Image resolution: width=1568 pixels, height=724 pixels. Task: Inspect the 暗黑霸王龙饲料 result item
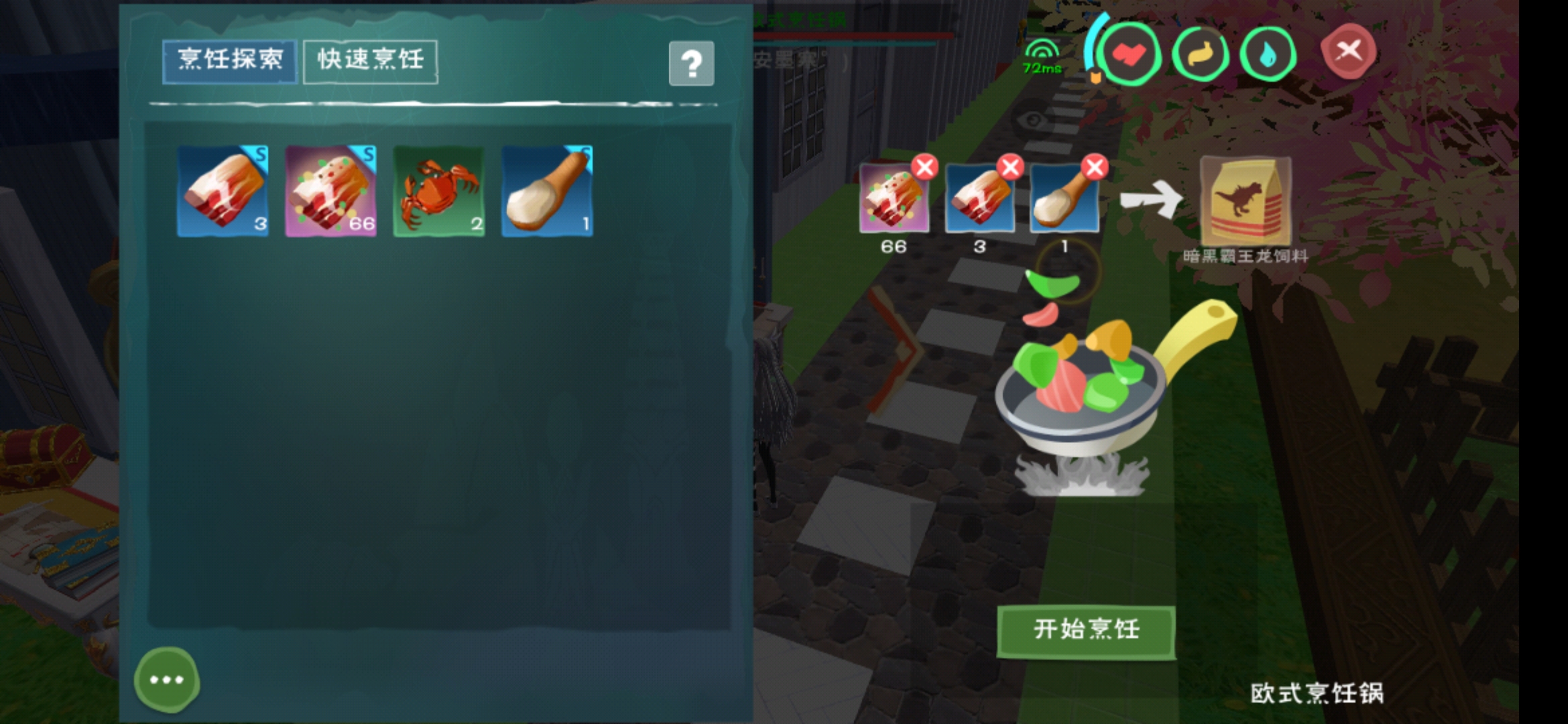click(x=1245, y=201)
